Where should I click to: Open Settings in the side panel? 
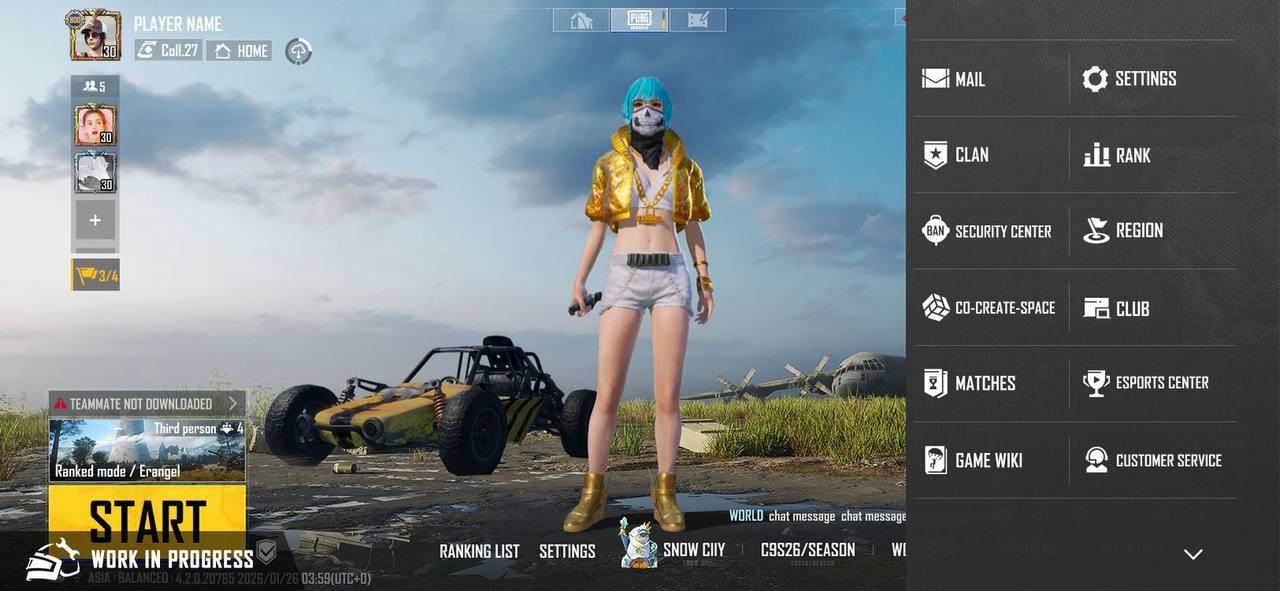(1130, 79)
